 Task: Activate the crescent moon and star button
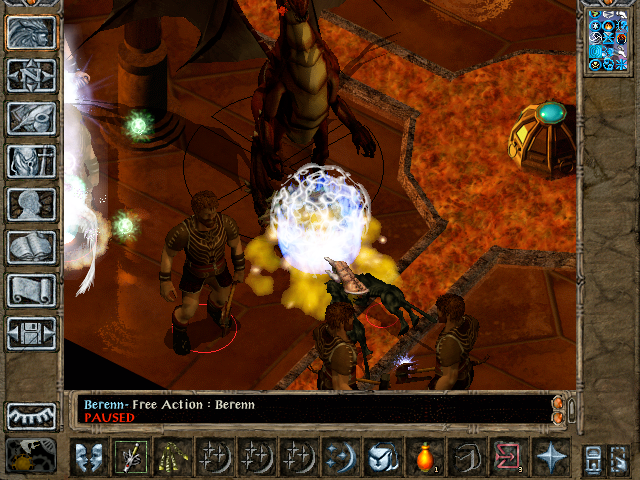tap(340, 457)
